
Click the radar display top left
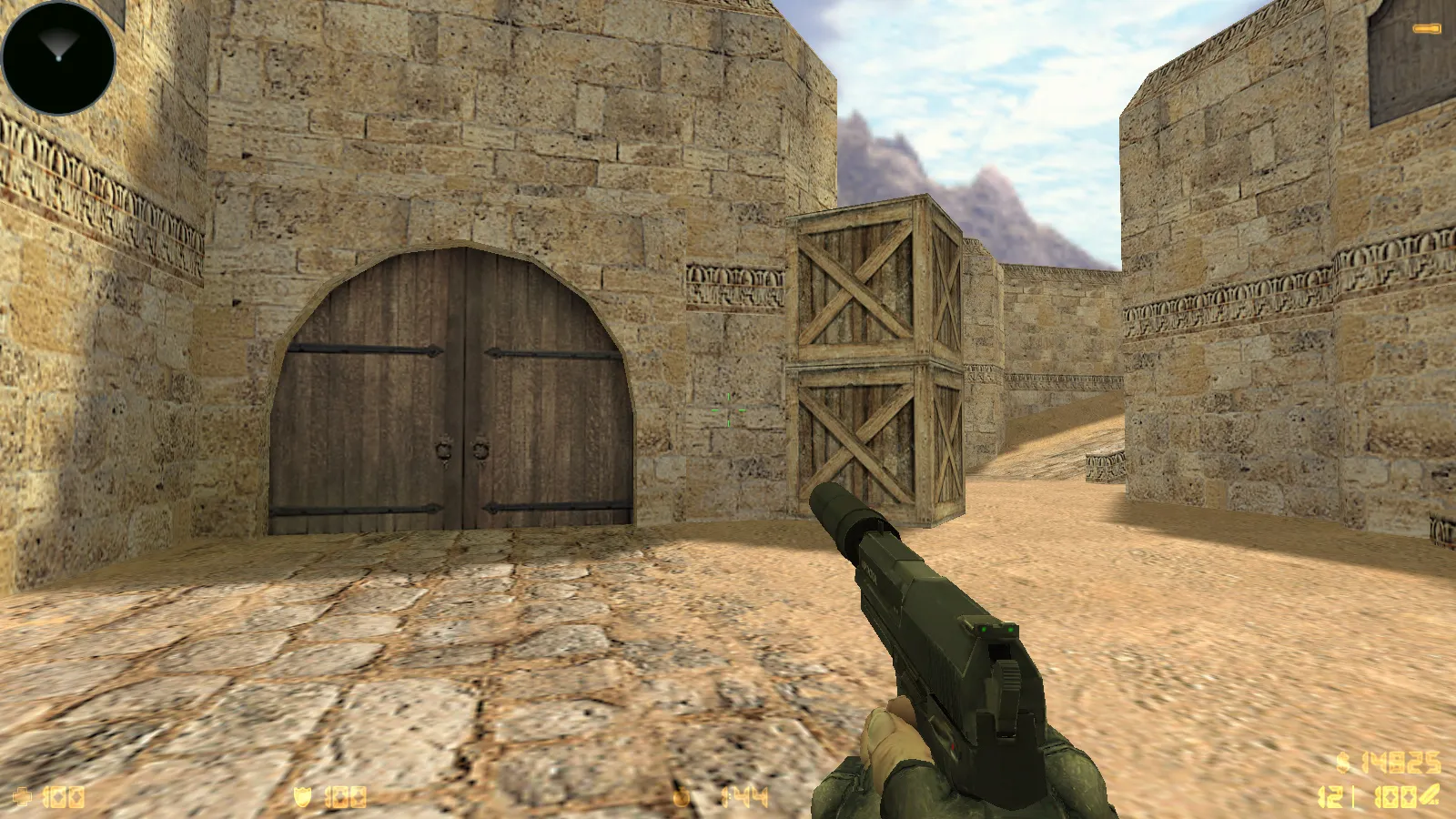[x=56, y=56]
